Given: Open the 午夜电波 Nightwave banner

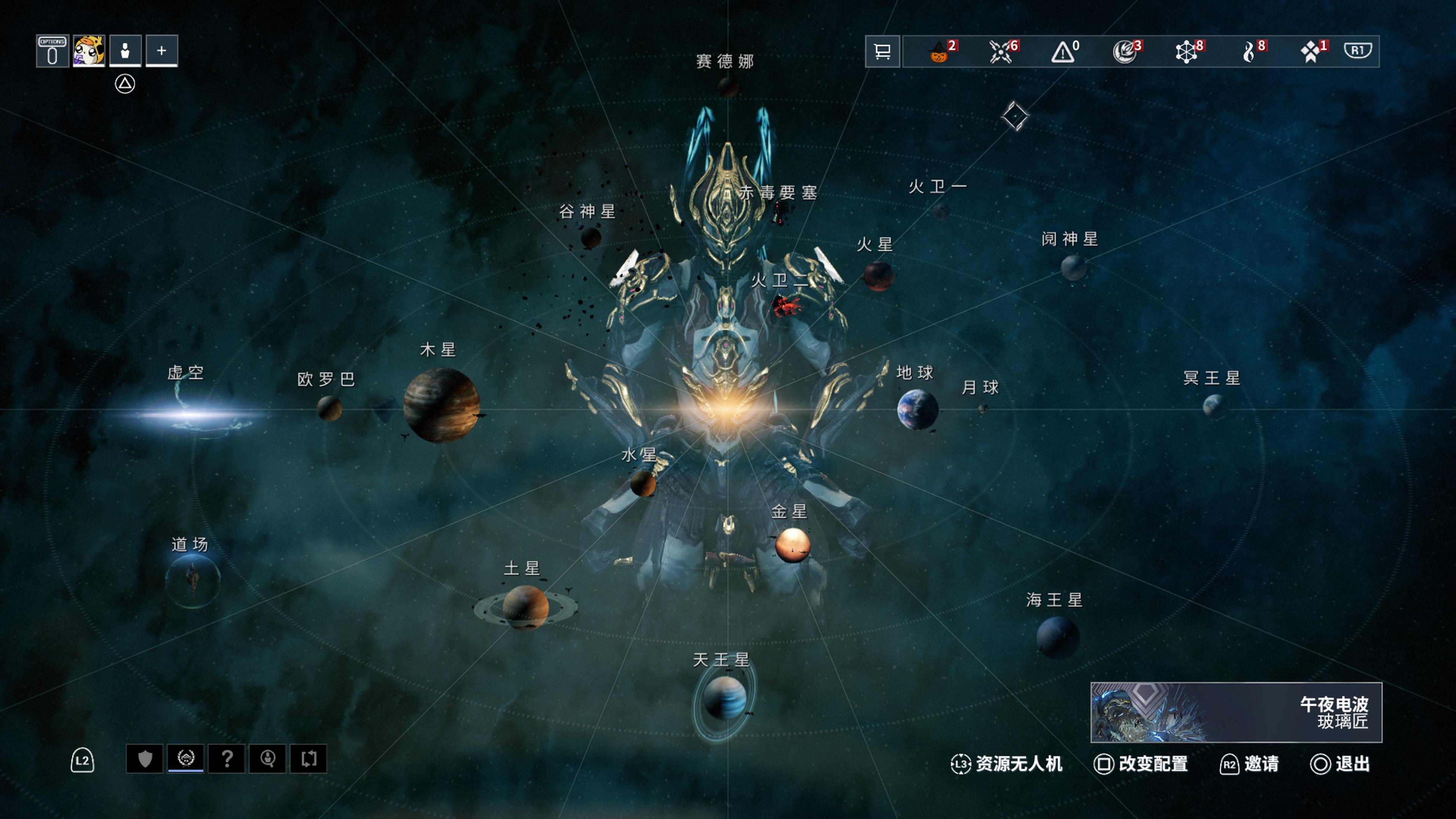Looking at the screenshot, I should pyautogui.click(x=1236, y=712).
